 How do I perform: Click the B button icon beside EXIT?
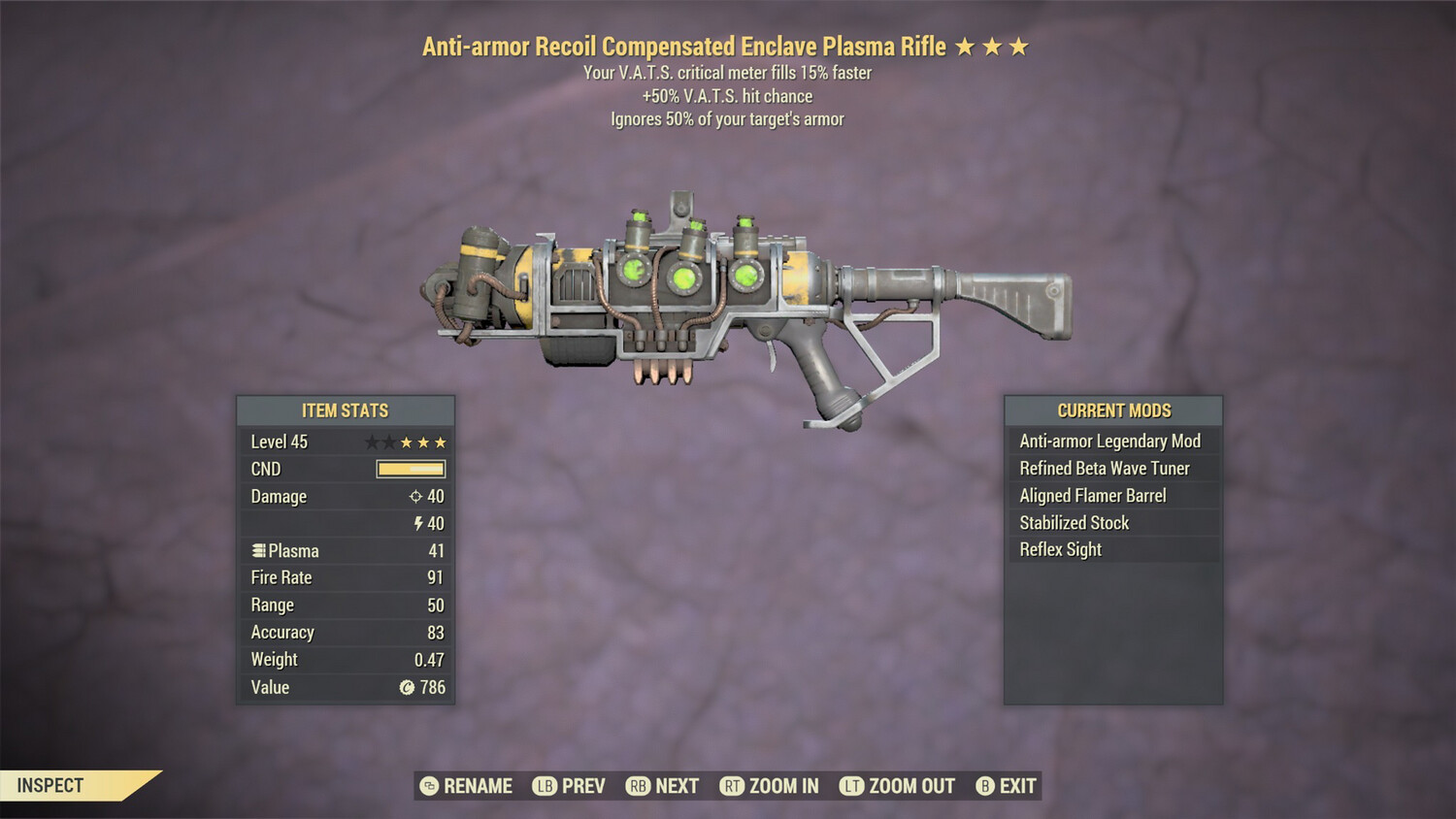coord(985,786)
